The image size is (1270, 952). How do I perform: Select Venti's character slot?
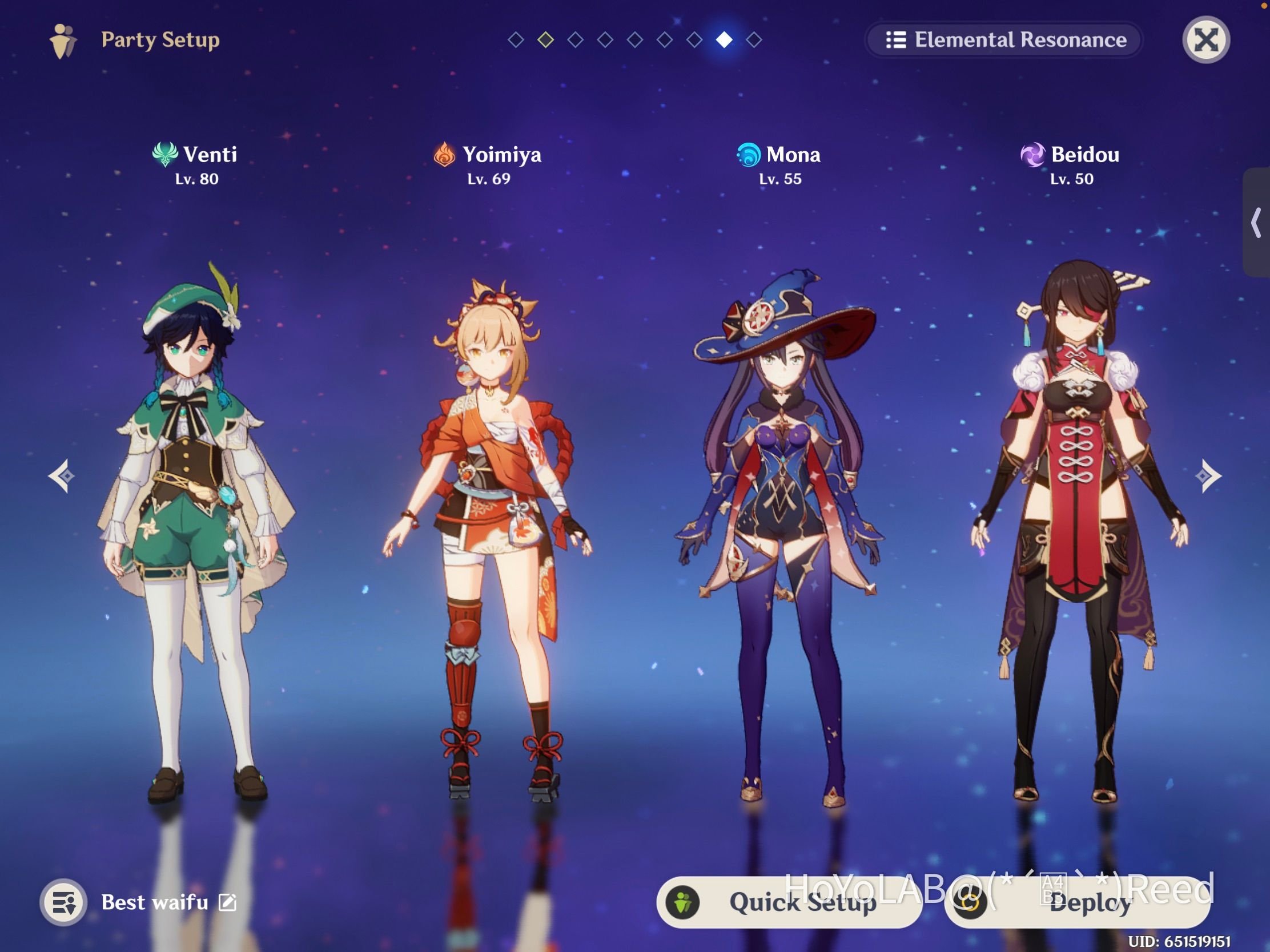point(196,528)
